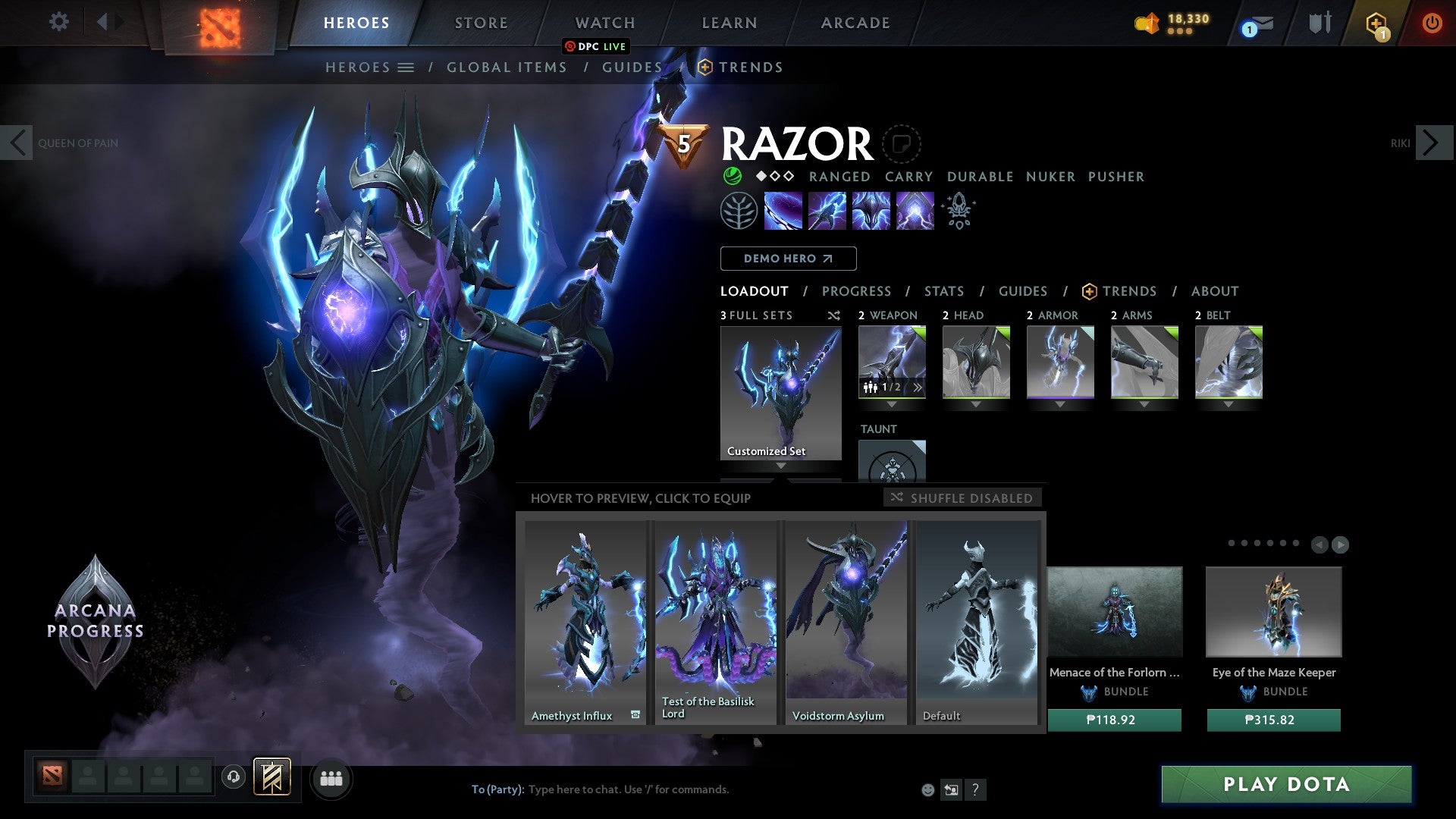Click the Shuffle Disabled toggle
This screenshot has height=819, width=1456.
(962, 497)
